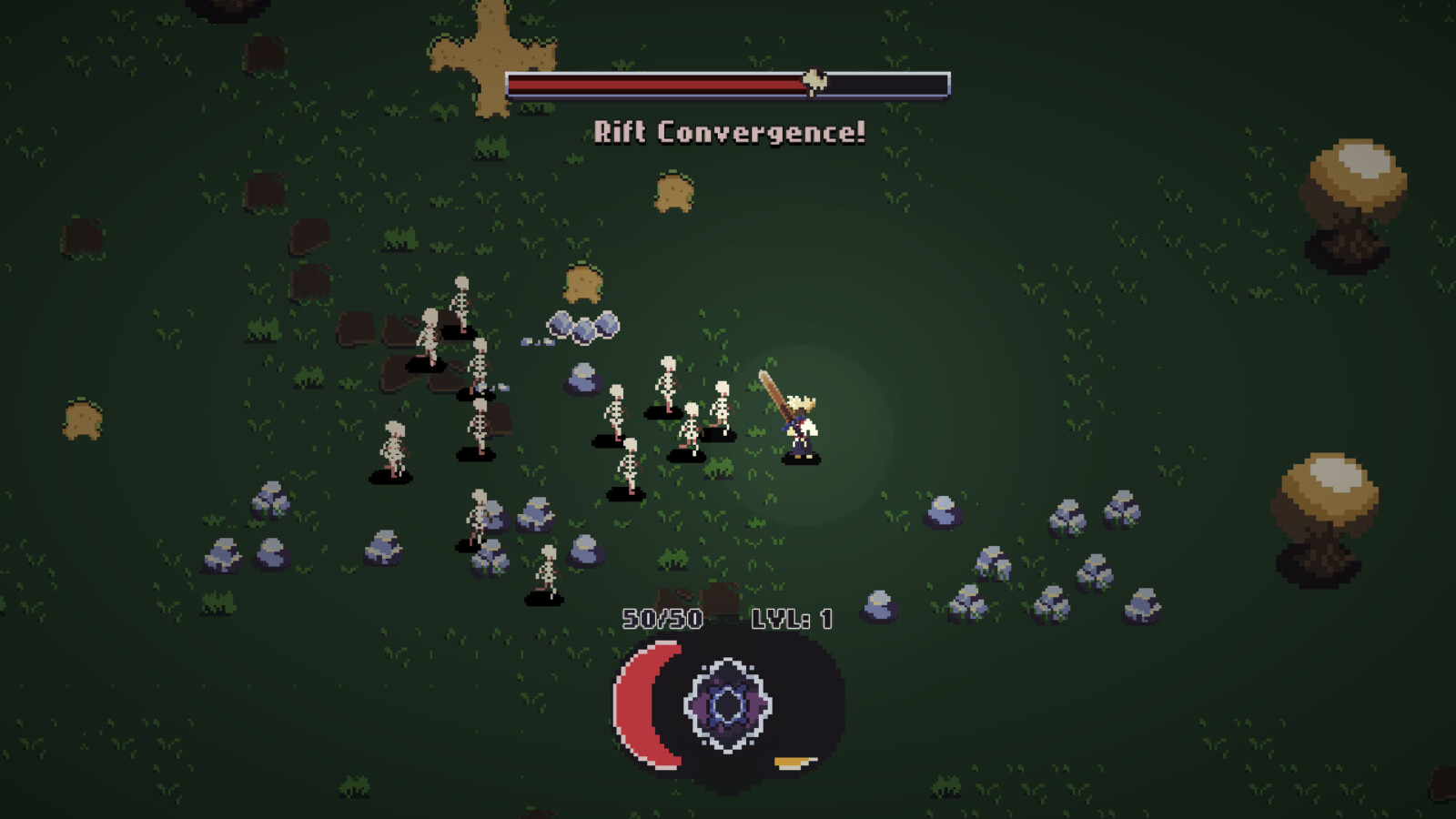Viewport: 1456px width, 819px height.
Task: Click the axe marker on the boss bar
Action: (x=814, y=80)
